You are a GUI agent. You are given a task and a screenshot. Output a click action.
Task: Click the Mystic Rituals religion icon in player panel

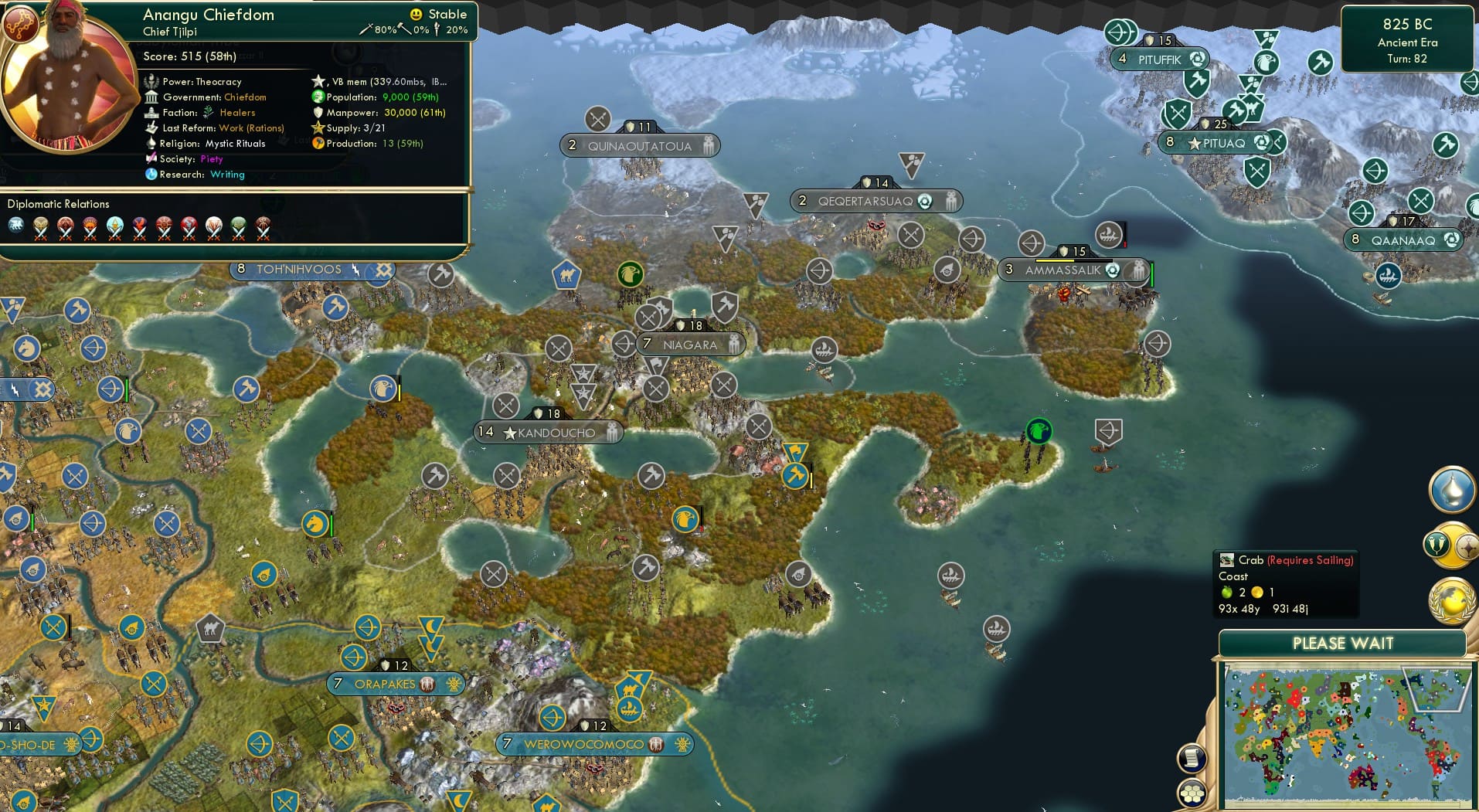[x=151, y=144]
